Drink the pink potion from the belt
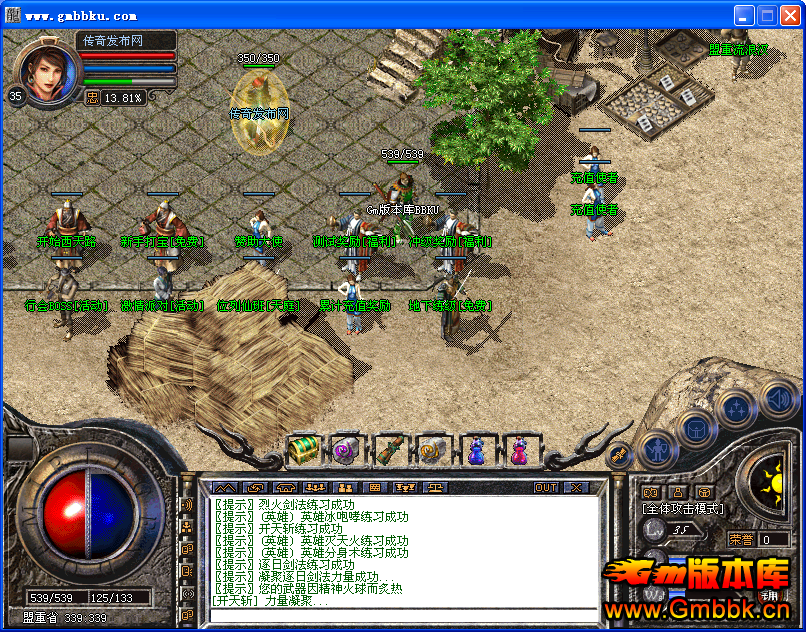 tap(519, 450)
